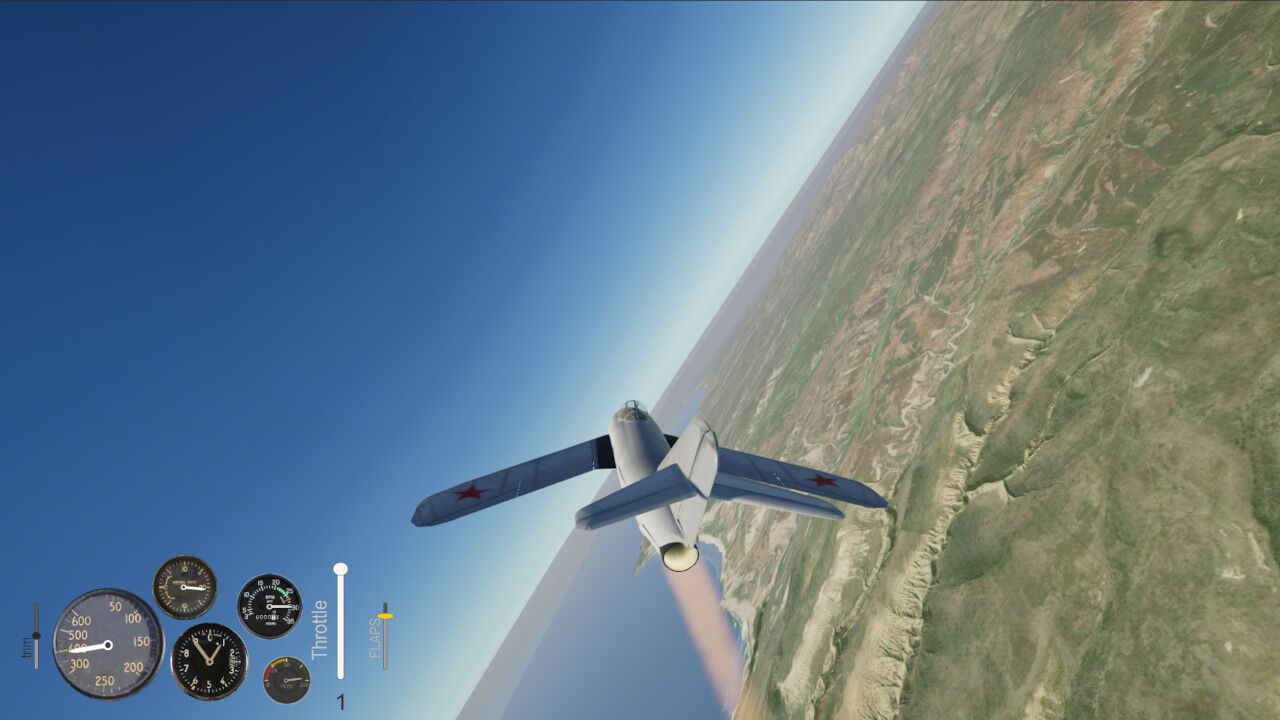Click the fuel quantity gauge
The height and width of the screenshot is (720, 1280).
[x=286, y=679]
